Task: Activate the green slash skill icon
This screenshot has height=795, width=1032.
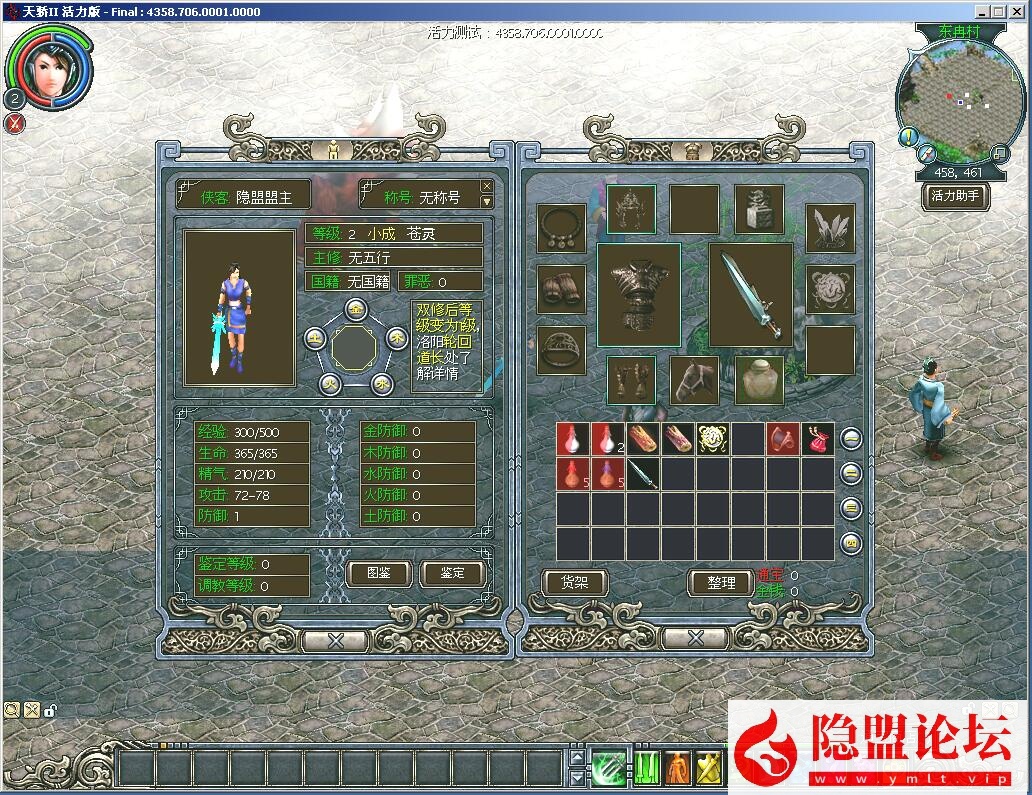Action: (607, 768)
